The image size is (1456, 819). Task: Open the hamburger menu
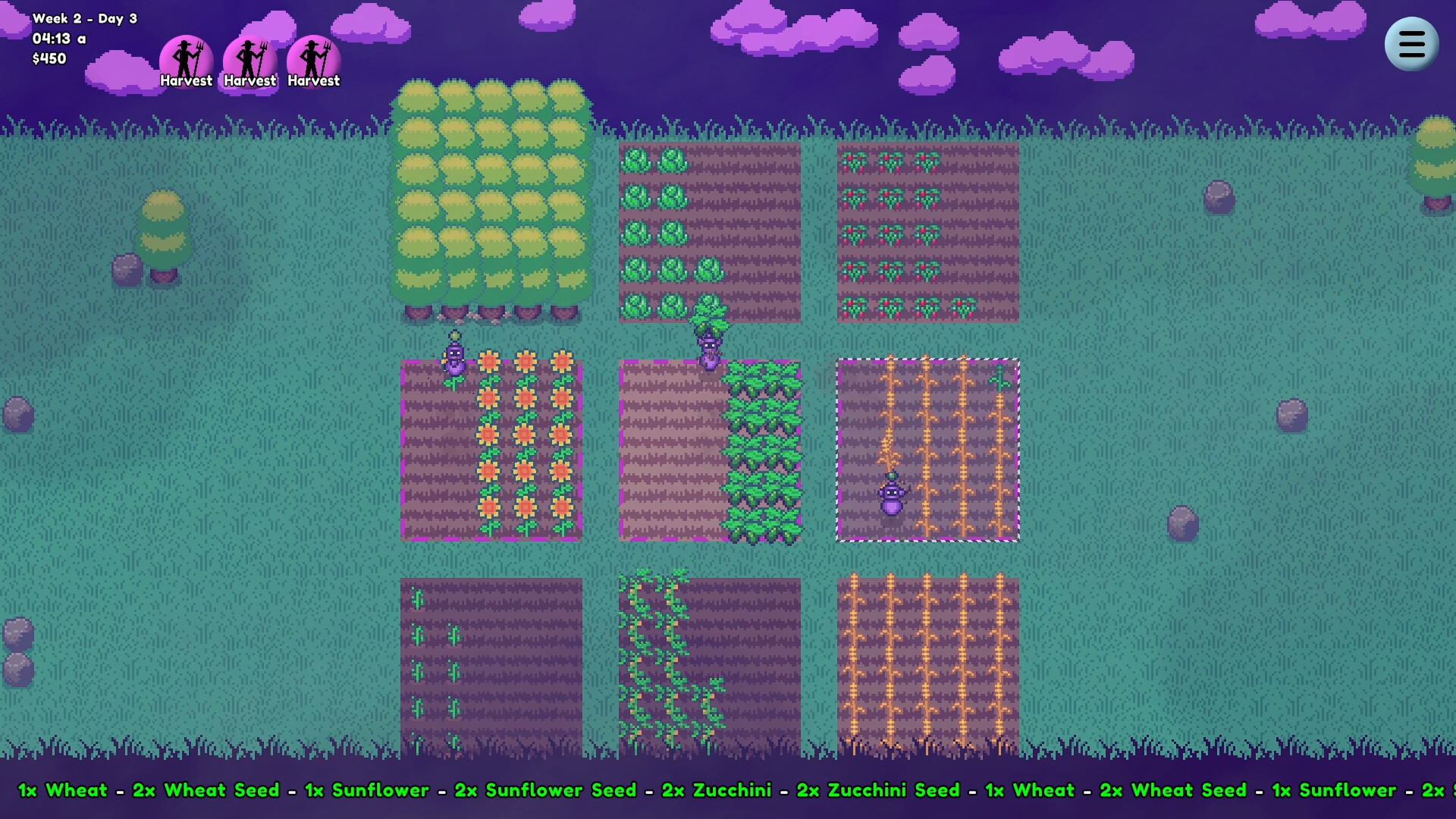(1410, 44)
